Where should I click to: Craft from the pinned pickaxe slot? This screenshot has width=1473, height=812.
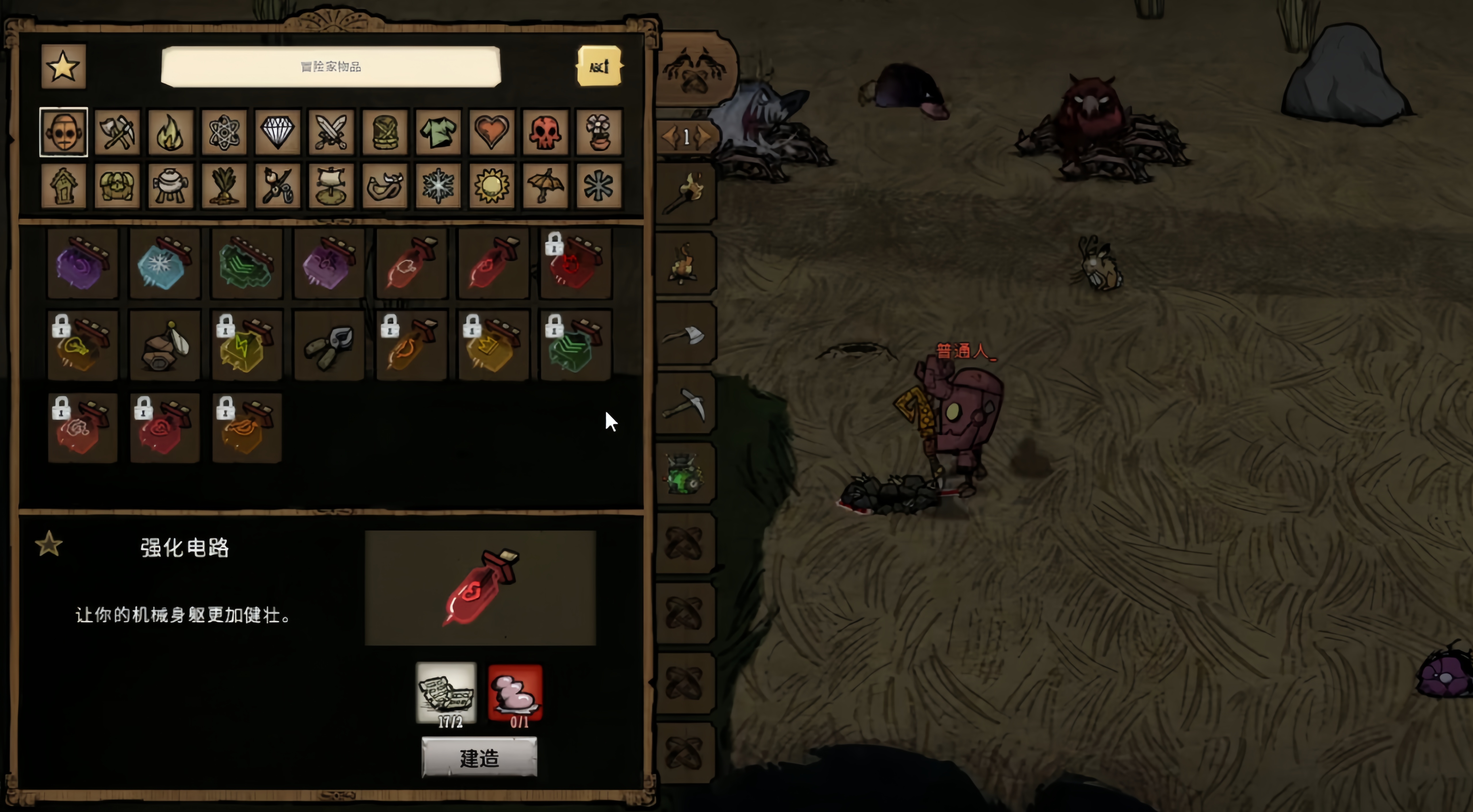pyautogui.click(x=684, y=404)
